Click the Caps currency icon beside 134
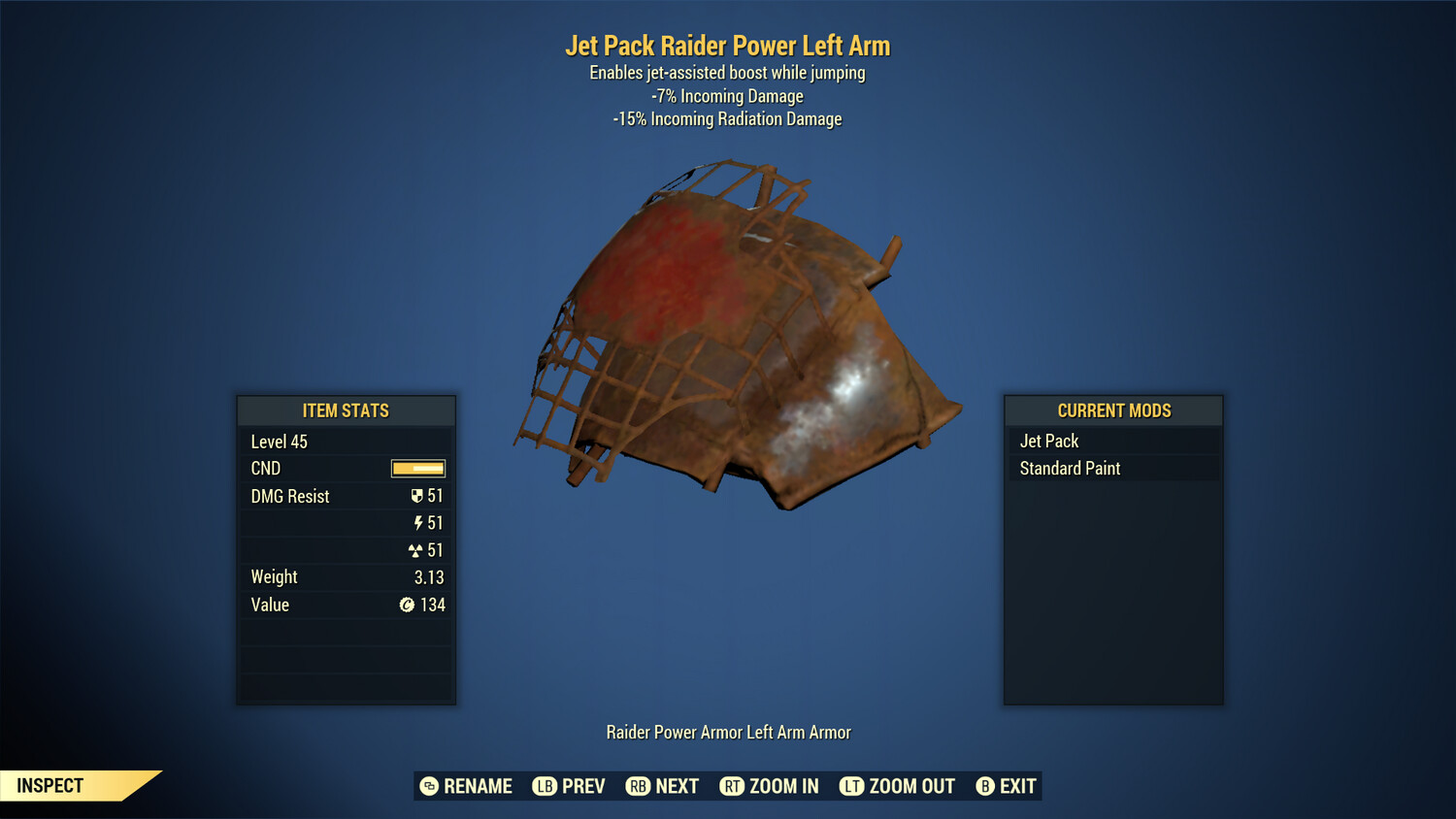This screenshot has width=1456, height=819. 408,605
